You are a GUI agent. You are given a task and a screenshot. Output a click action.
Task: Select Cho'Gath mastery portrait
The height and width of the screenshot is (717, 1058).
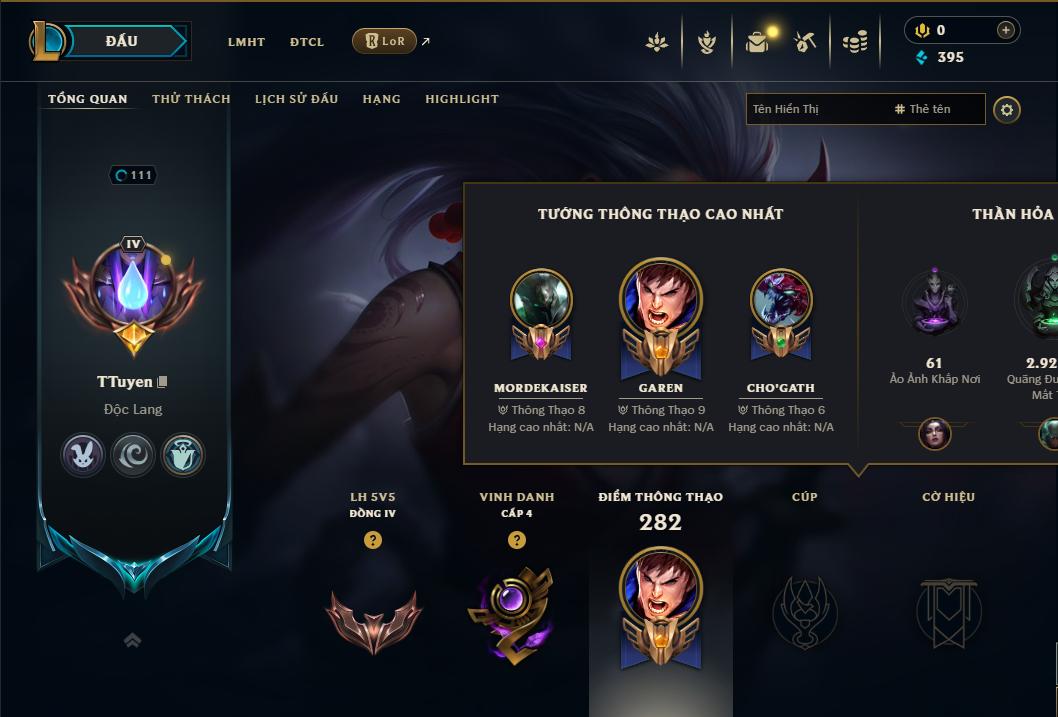pos(781,300)
